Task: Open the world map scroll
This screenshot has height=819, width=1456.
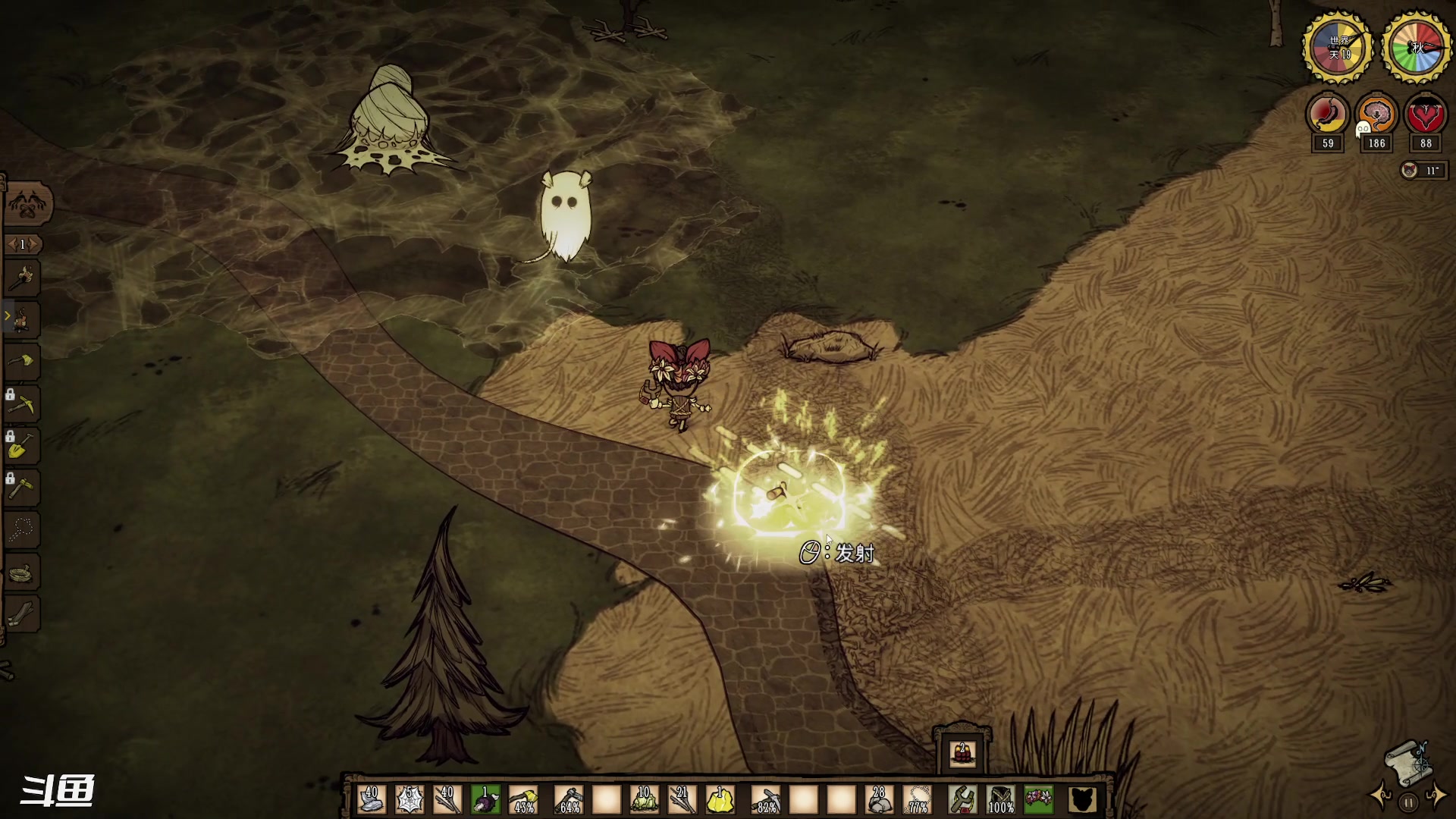Action: (x=1407, y=761)
